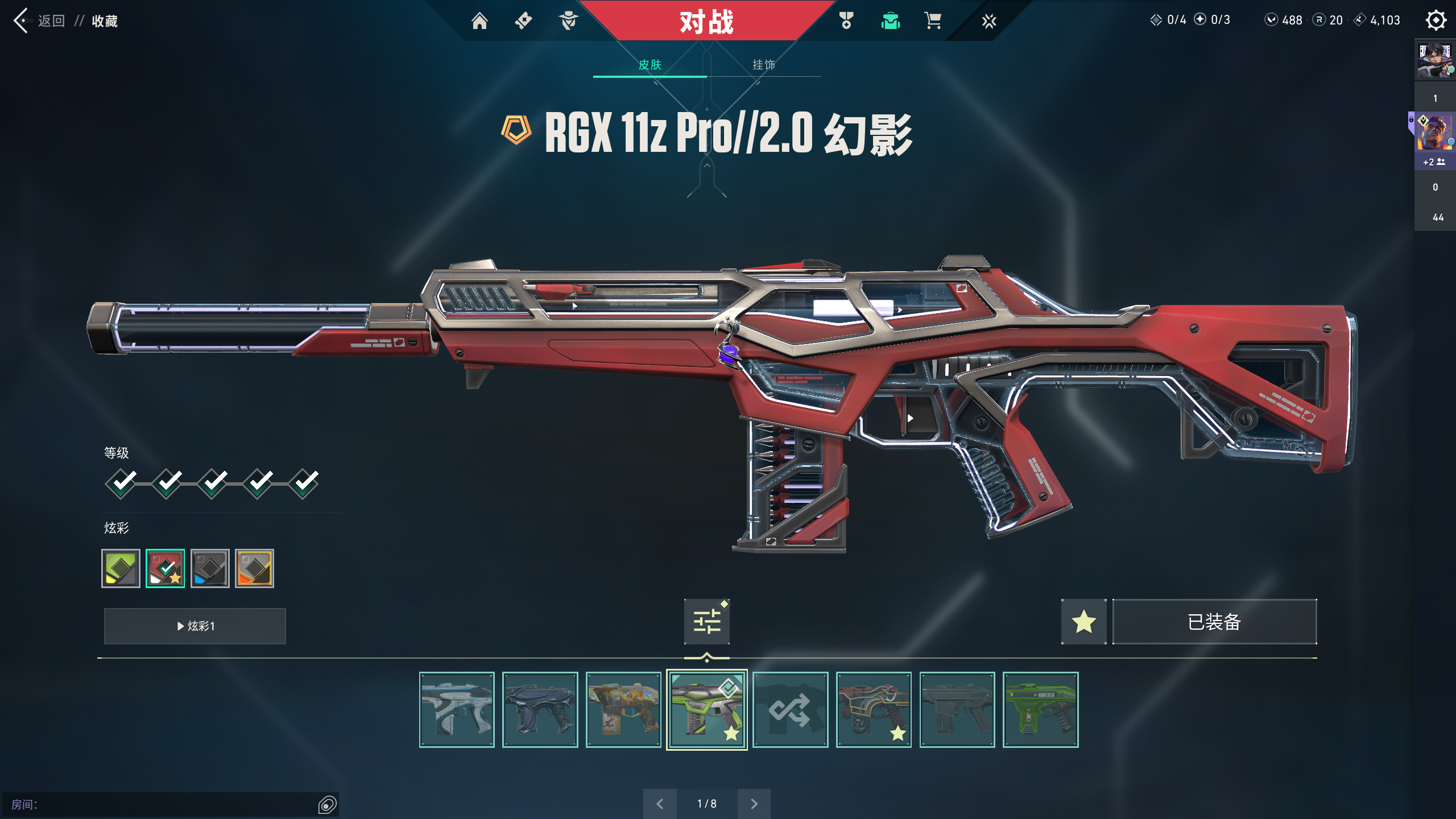Open the sliders filter button

coord(706,621)
